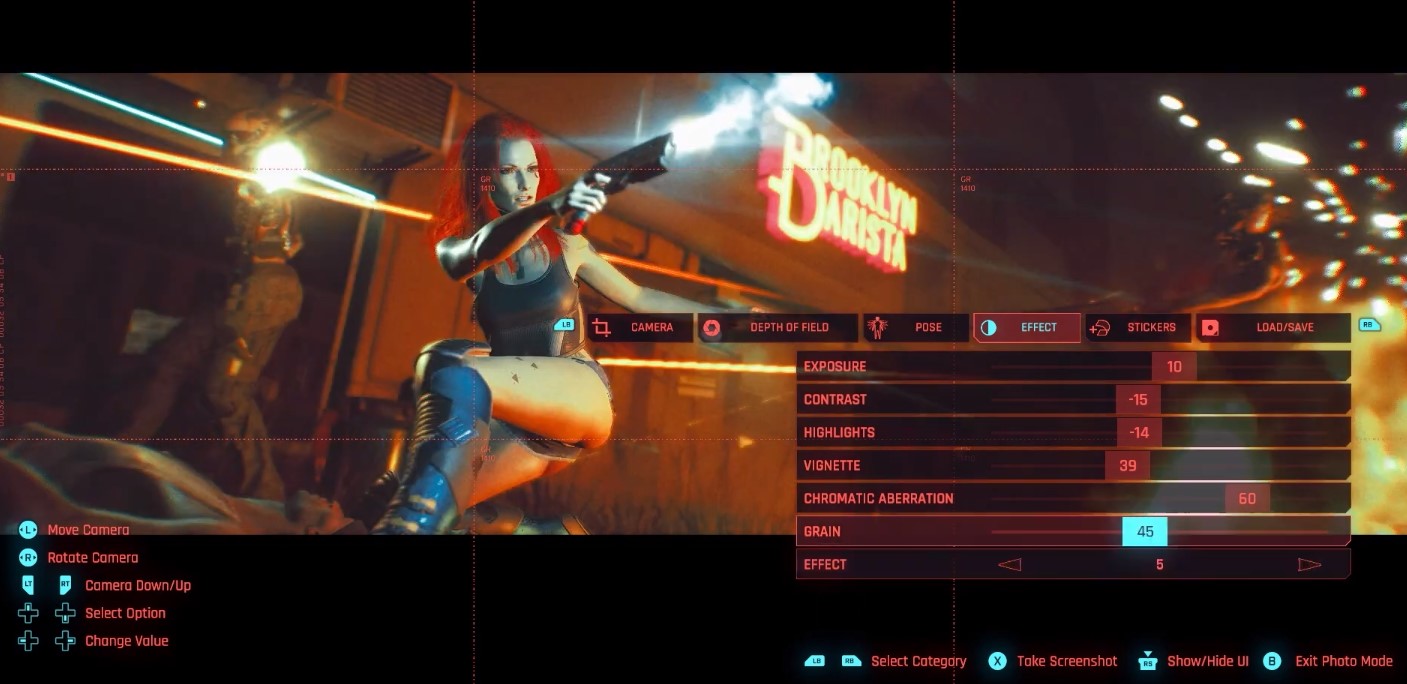Change the Highlights slider value

click(1139, 432)
